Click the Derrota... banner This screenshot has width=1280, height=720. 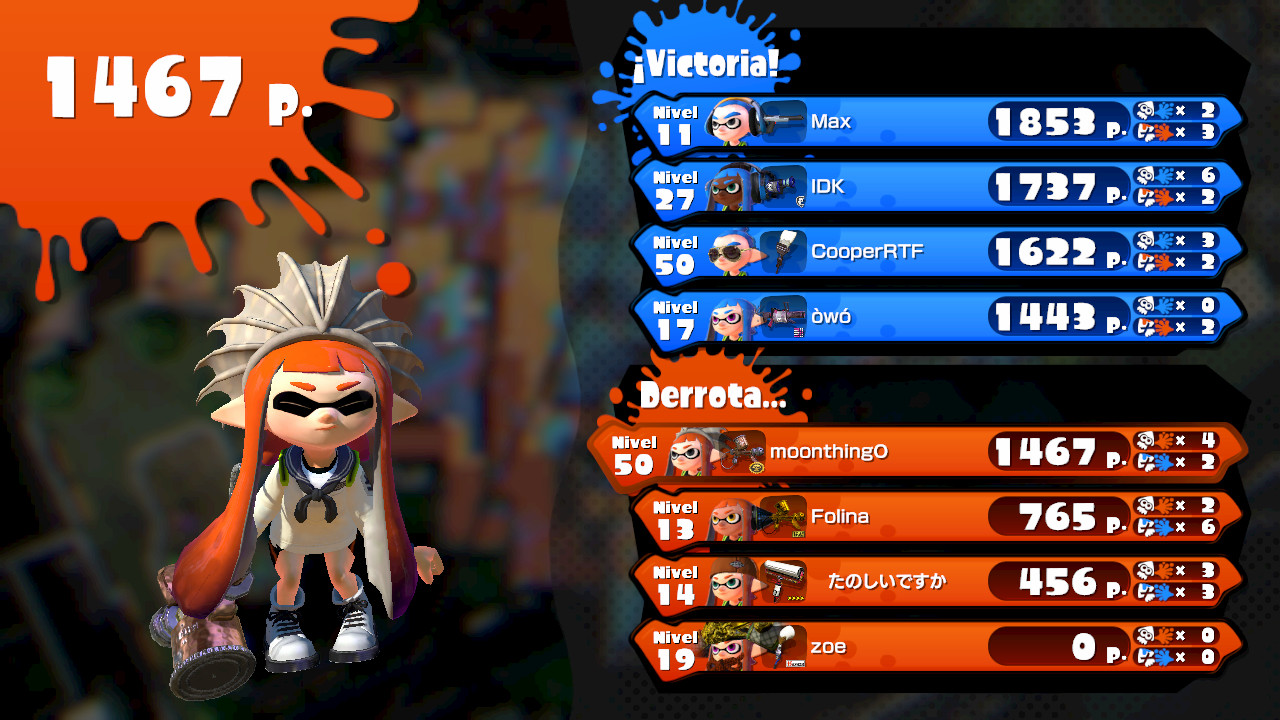point(710,394)
